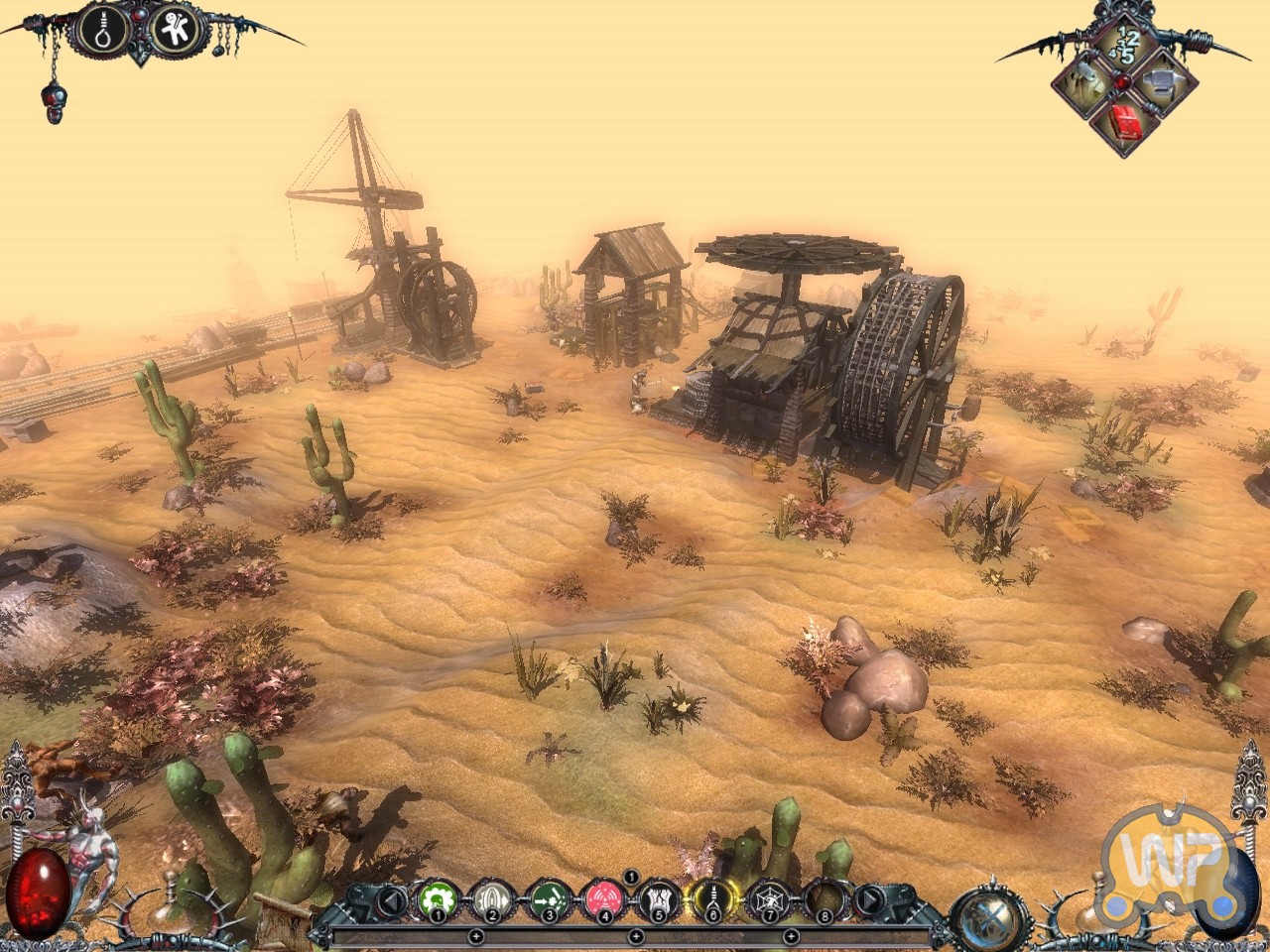Activate the noose icon at top left
The height and width of the screenshot is (952, 1270).
[x=105, y=31]
